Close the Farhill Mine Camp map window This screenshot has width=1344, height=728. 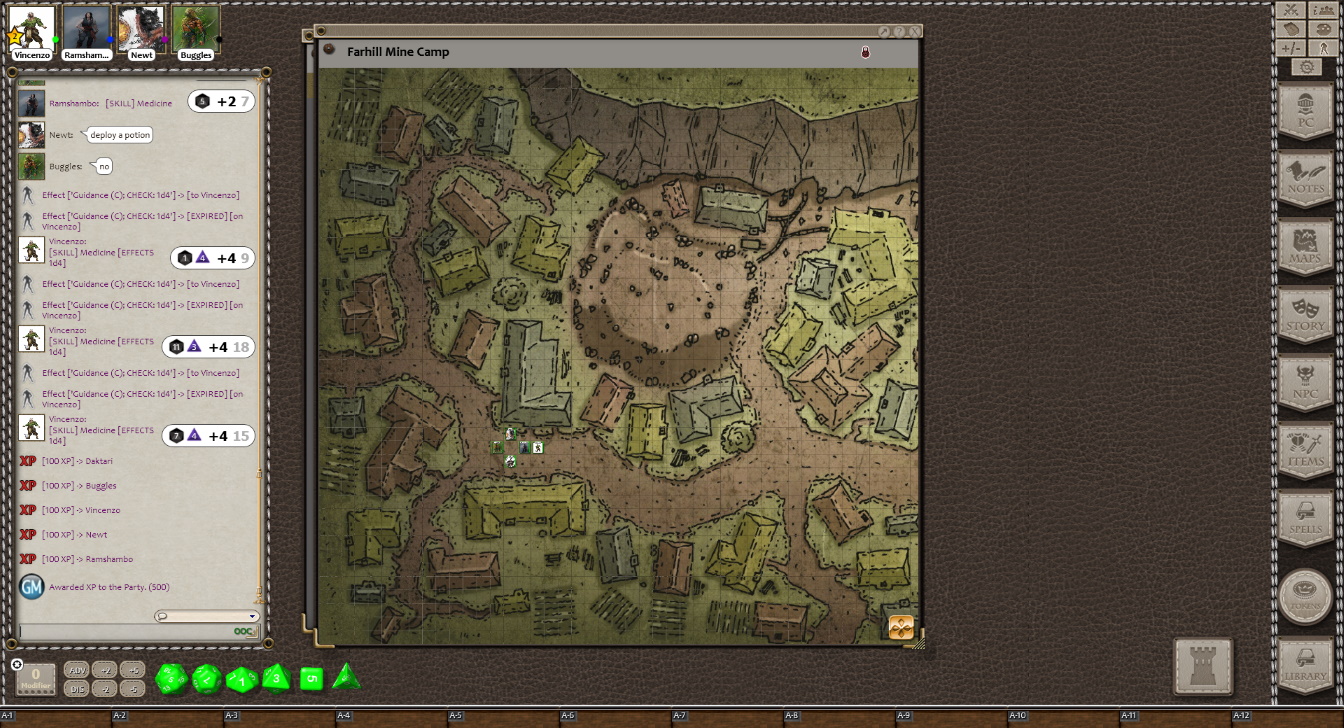[915, 32]
